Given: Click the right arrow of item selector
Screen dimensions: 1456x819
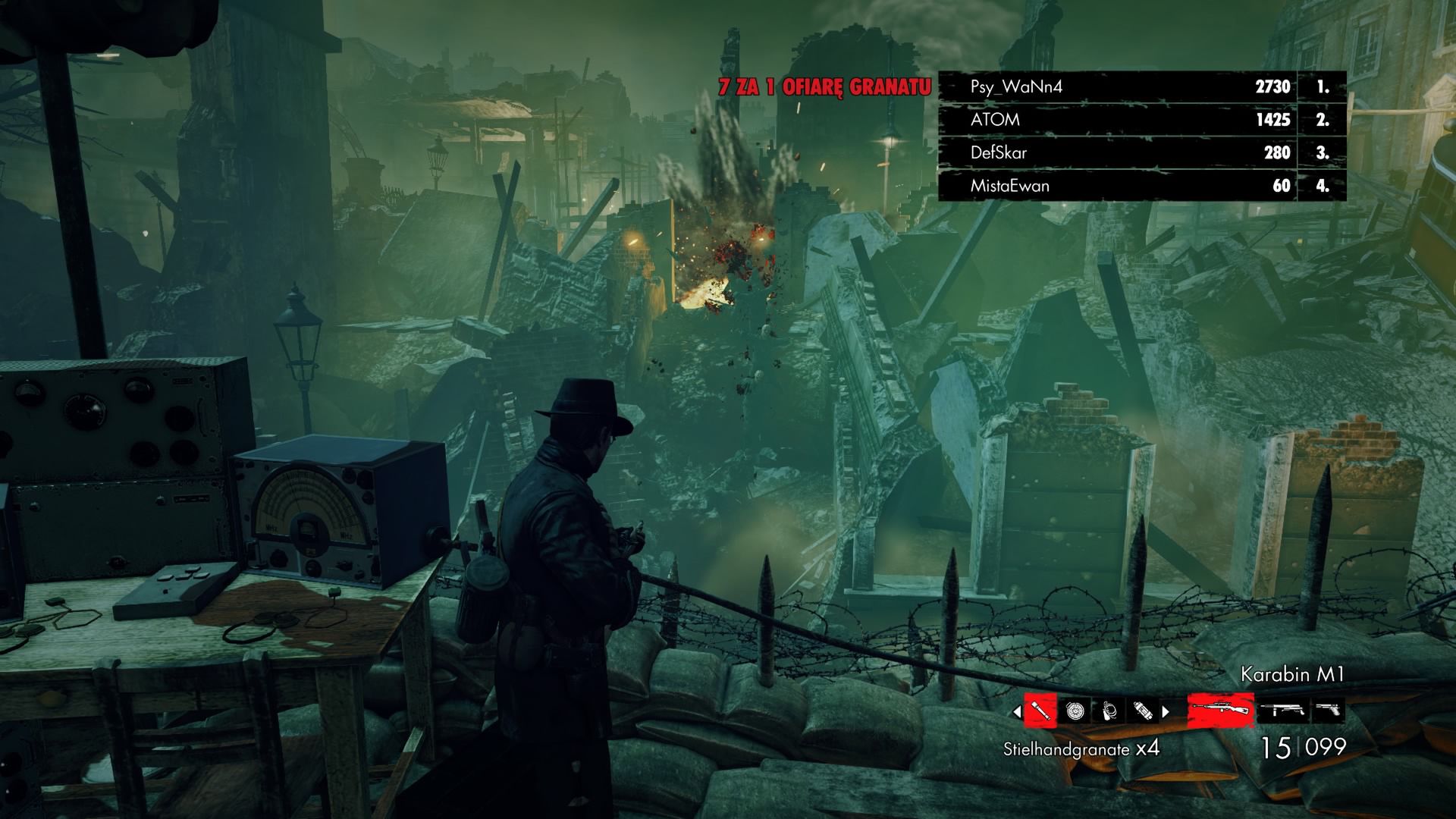Looking at the screenshot, I should coord(1166,712).
